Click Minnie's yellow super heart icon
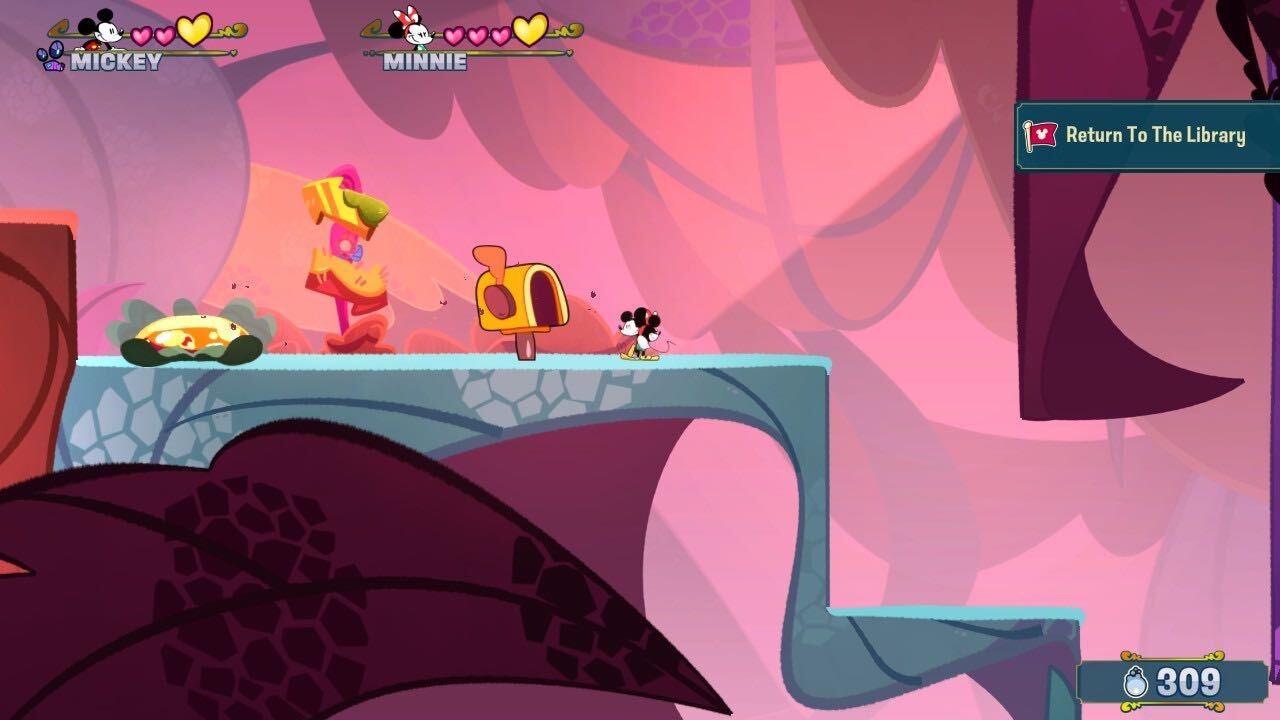Image resolution: width=1280 pixels, height=720 pixels. click(x=530, y=30)
